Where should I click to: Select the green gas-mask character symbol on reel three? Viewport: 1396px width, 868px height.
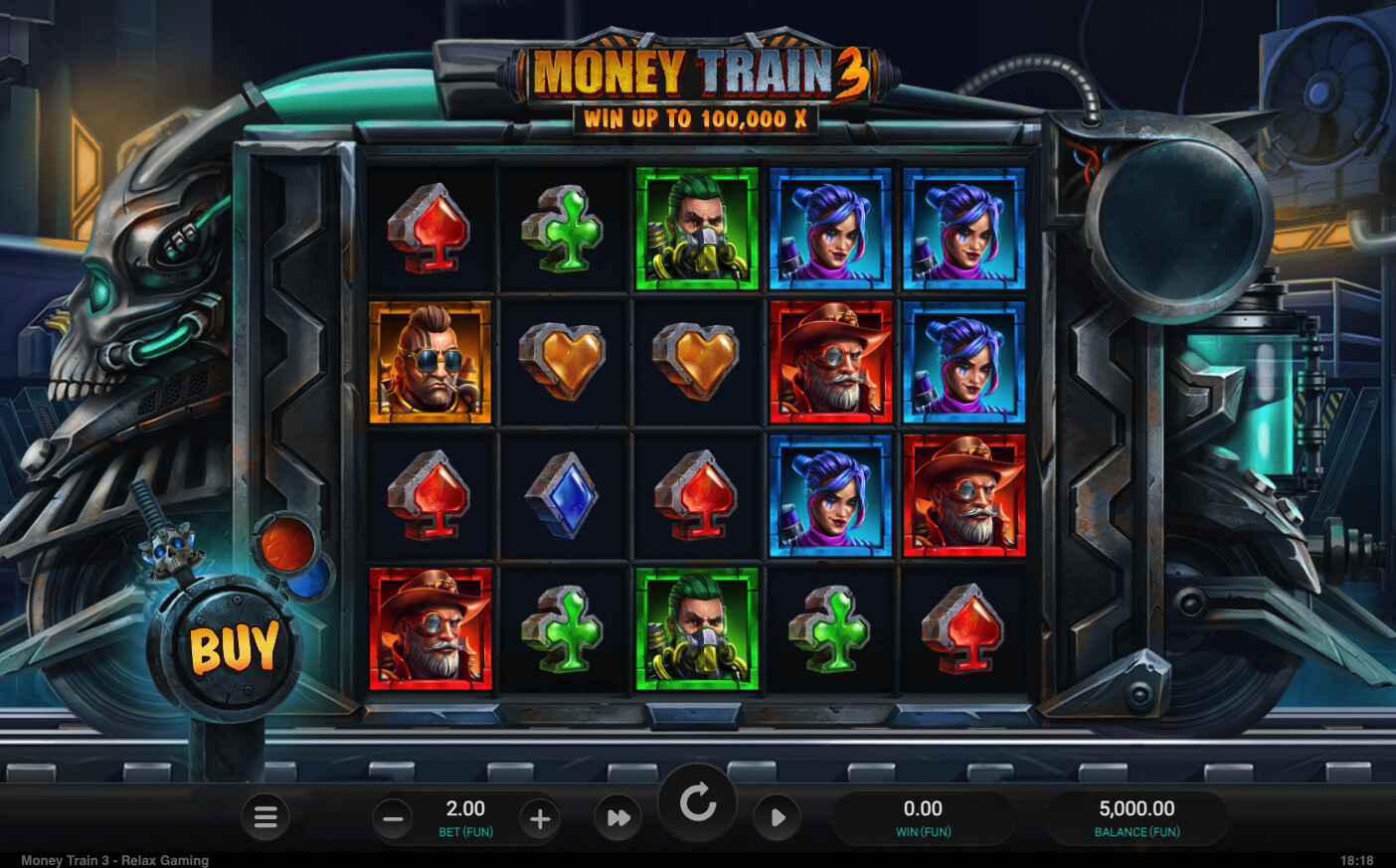point(696,231)
